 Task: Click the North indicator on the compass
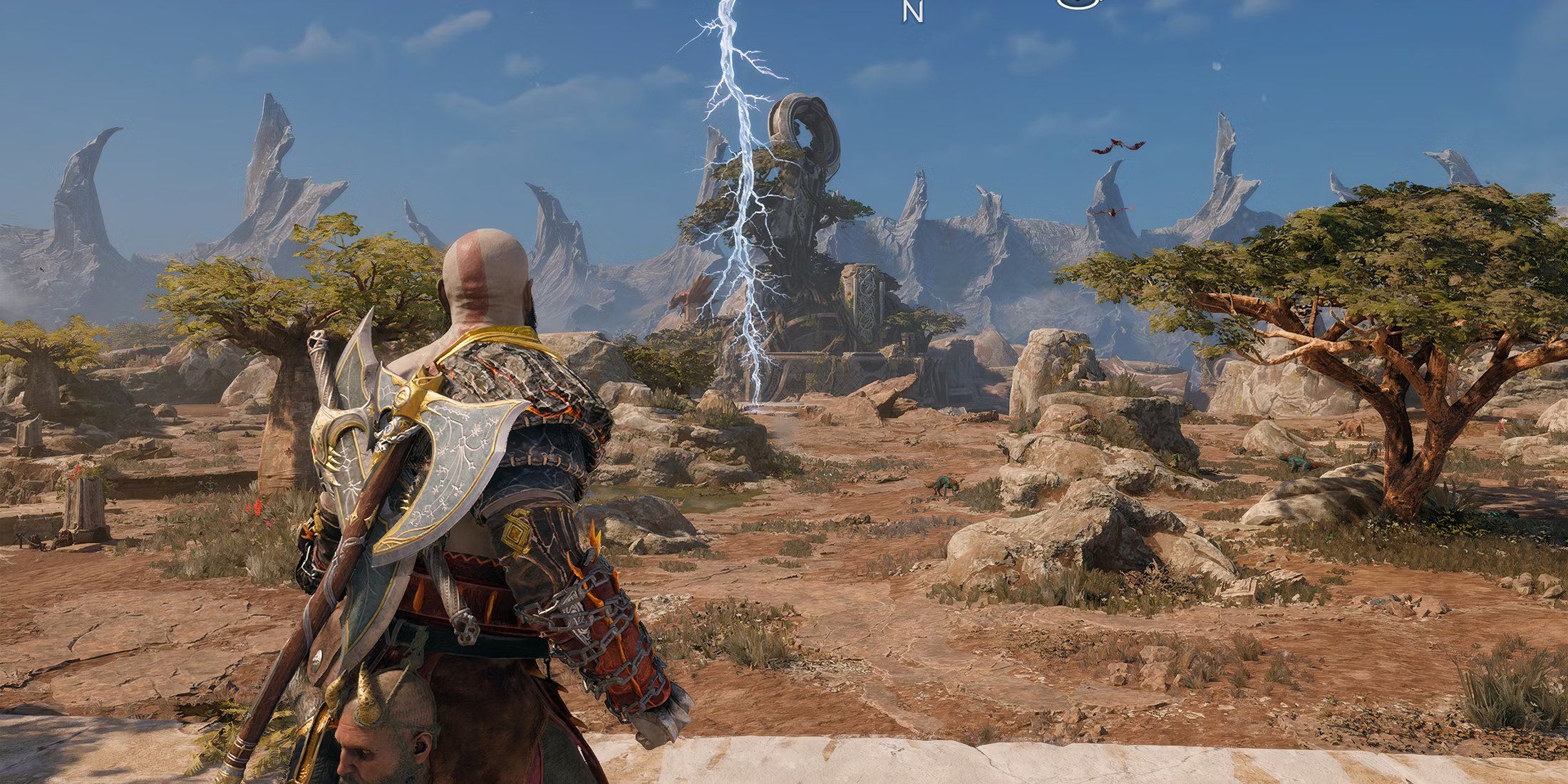[x=912, y=12]
